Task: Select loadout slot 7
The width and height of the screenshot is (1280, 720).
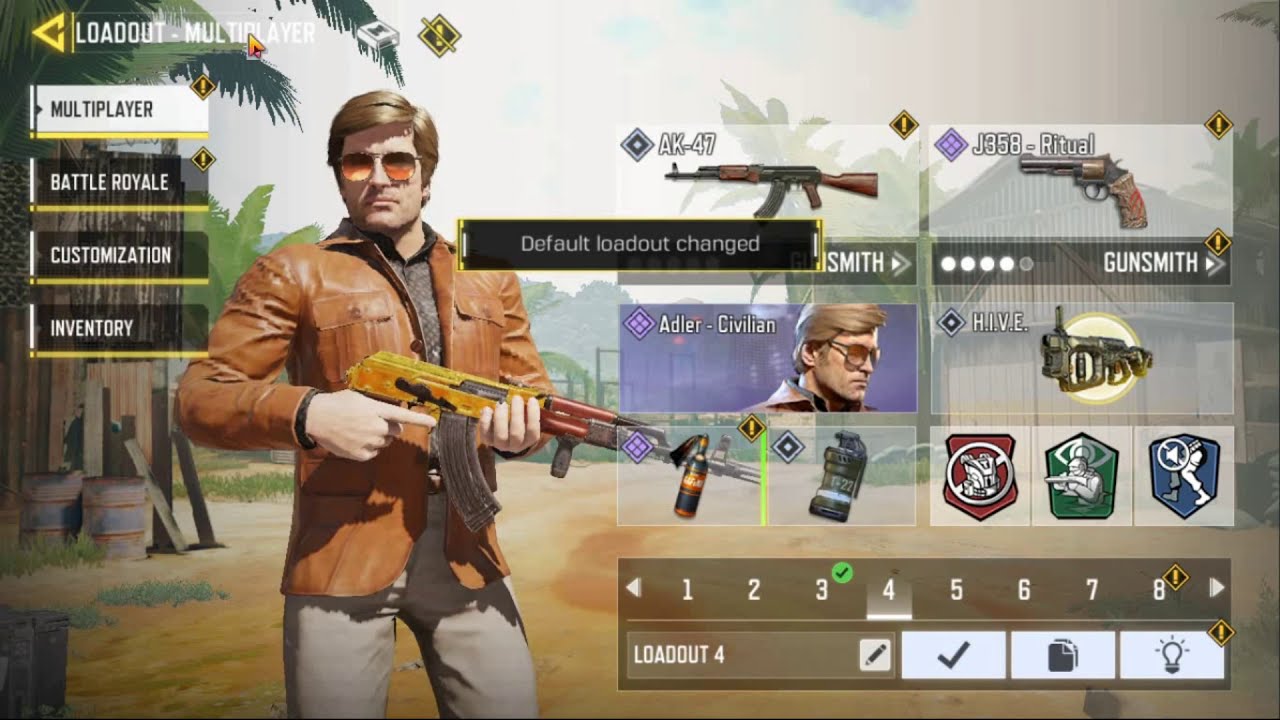Action: [x=1092, y=590]
